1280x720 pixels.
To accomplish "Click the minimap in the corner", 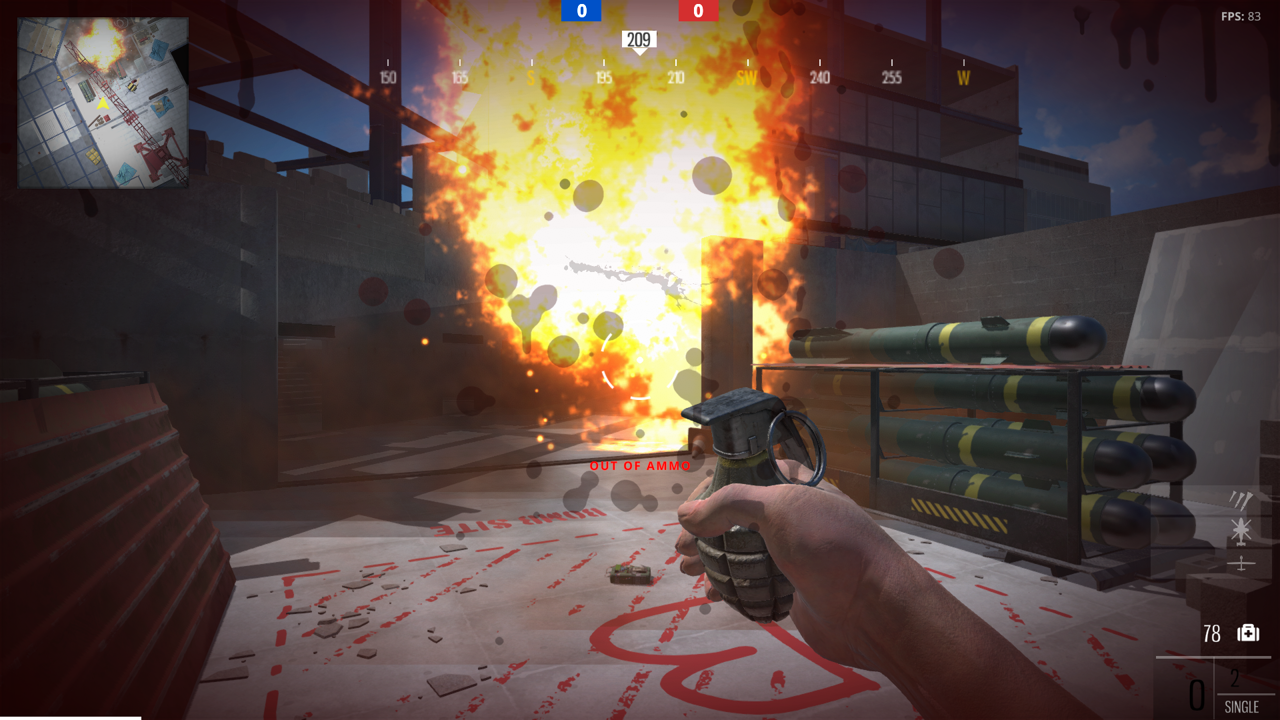I will coord(103,103).
